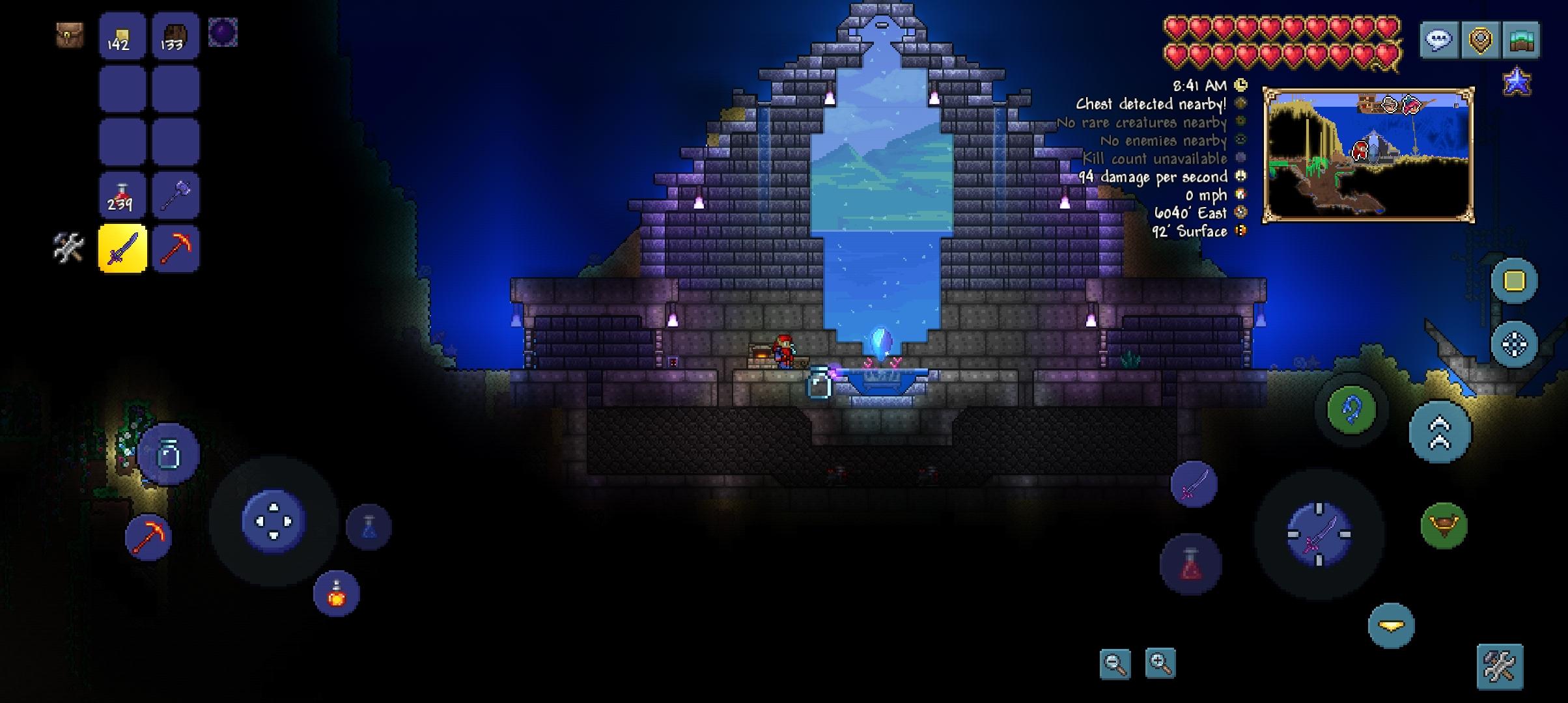This screenshot has width=1568, height=703.
Task: Tap the double-arrow jump button
Action: click(1440, 432)
